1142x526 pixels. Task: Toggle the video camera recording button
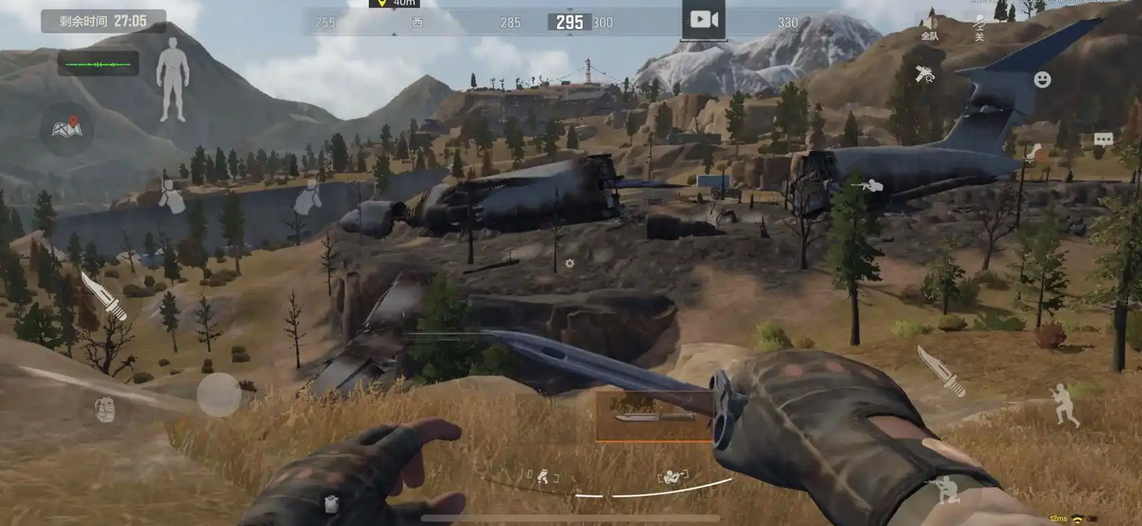pyautogui.click(x=704, y=19)
